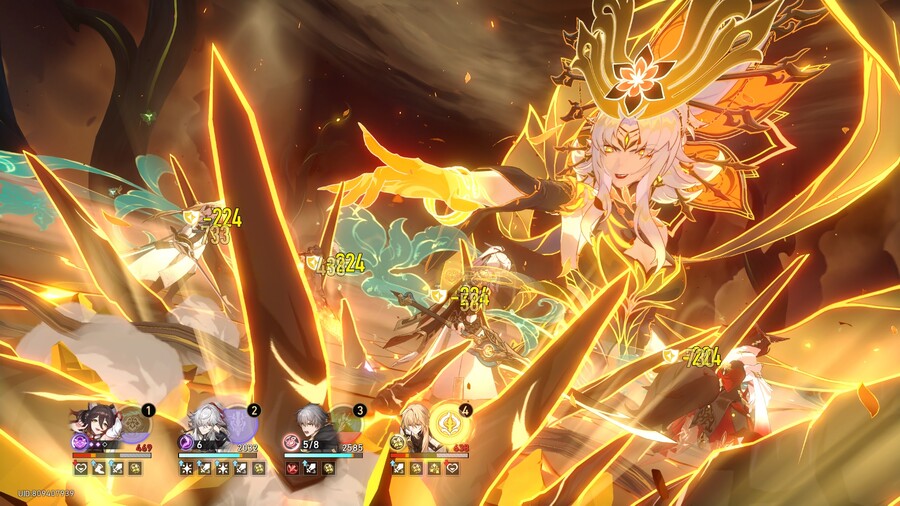This screenshot has width=900, height=506.
Task: Choose the white-haired character with 2032 HP
Action: 201,426
